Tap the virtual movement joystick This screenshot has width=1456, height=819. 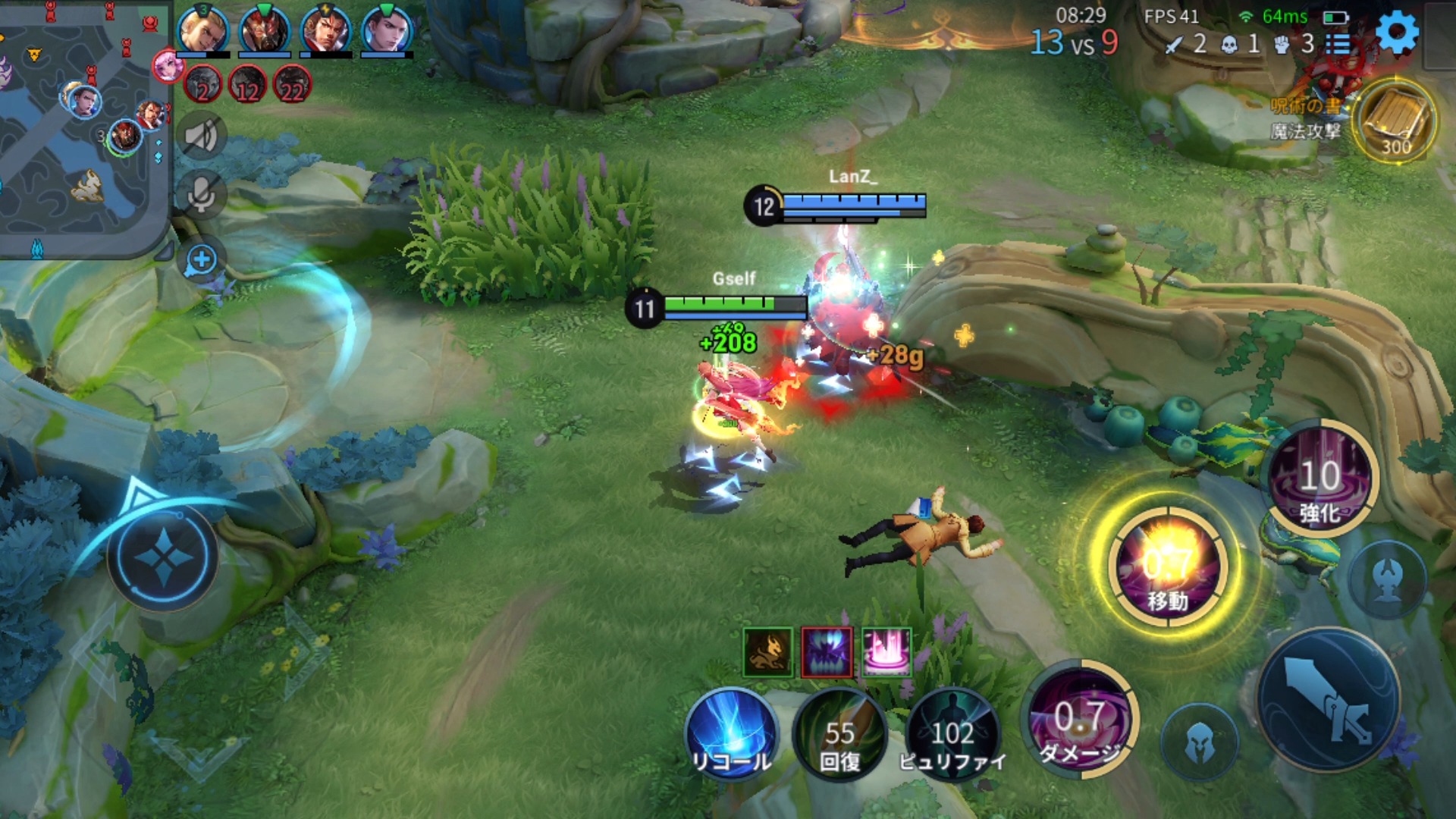pos(163,557)
